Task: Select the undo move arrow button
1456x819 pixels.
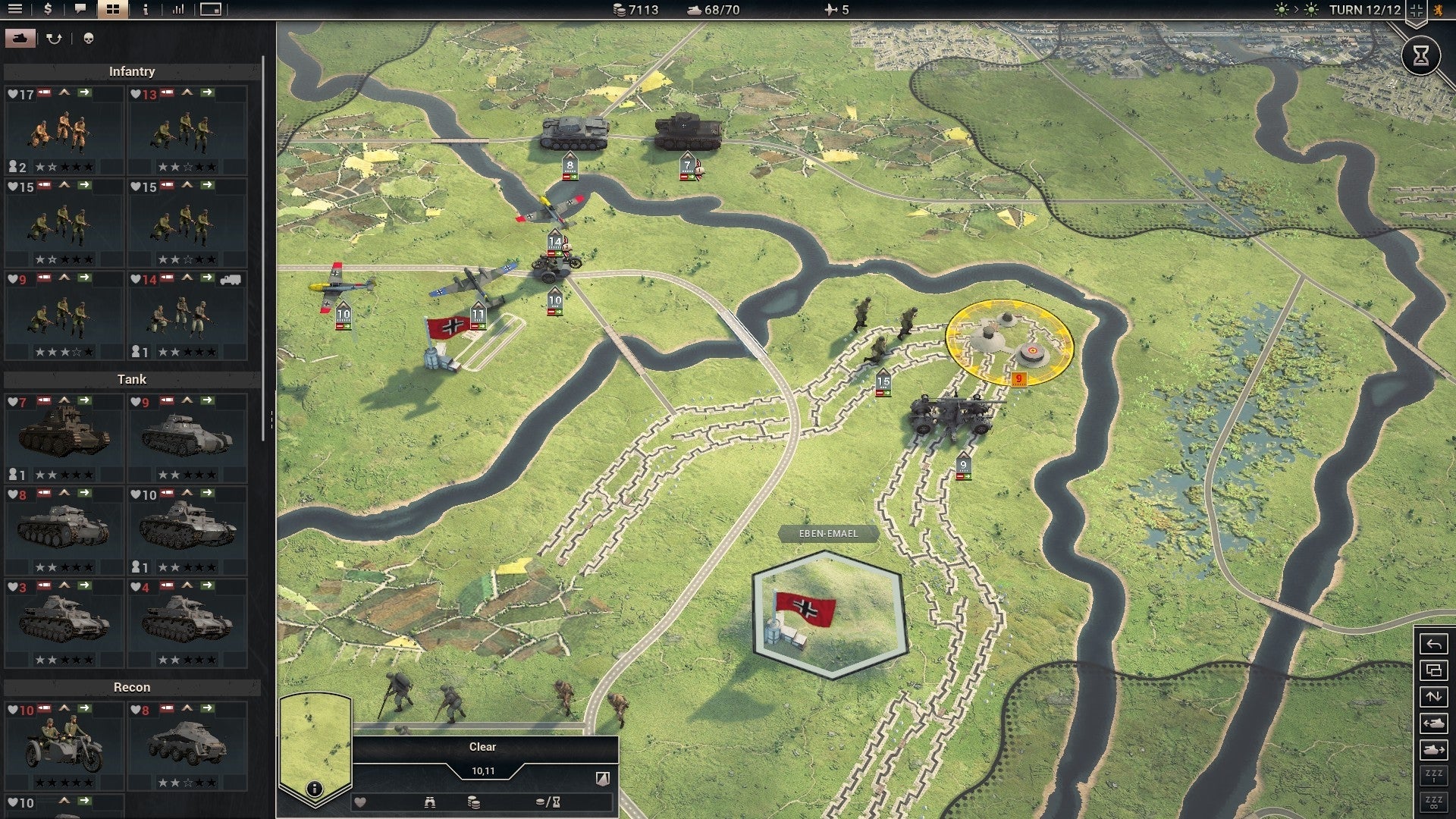Action: click(x=1433, y=645)
